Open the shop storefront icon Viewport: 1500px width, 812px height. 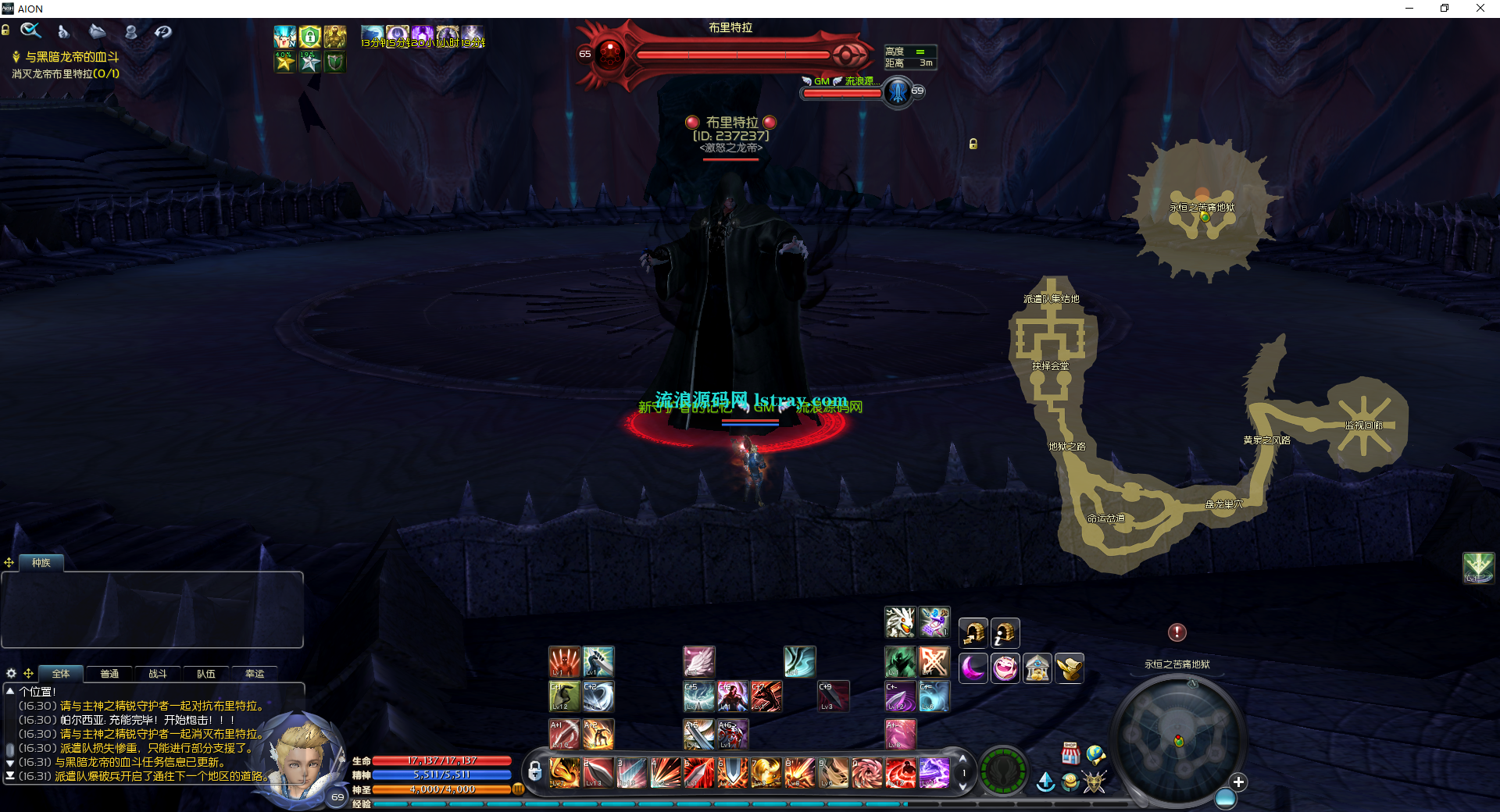(1070, 754)
